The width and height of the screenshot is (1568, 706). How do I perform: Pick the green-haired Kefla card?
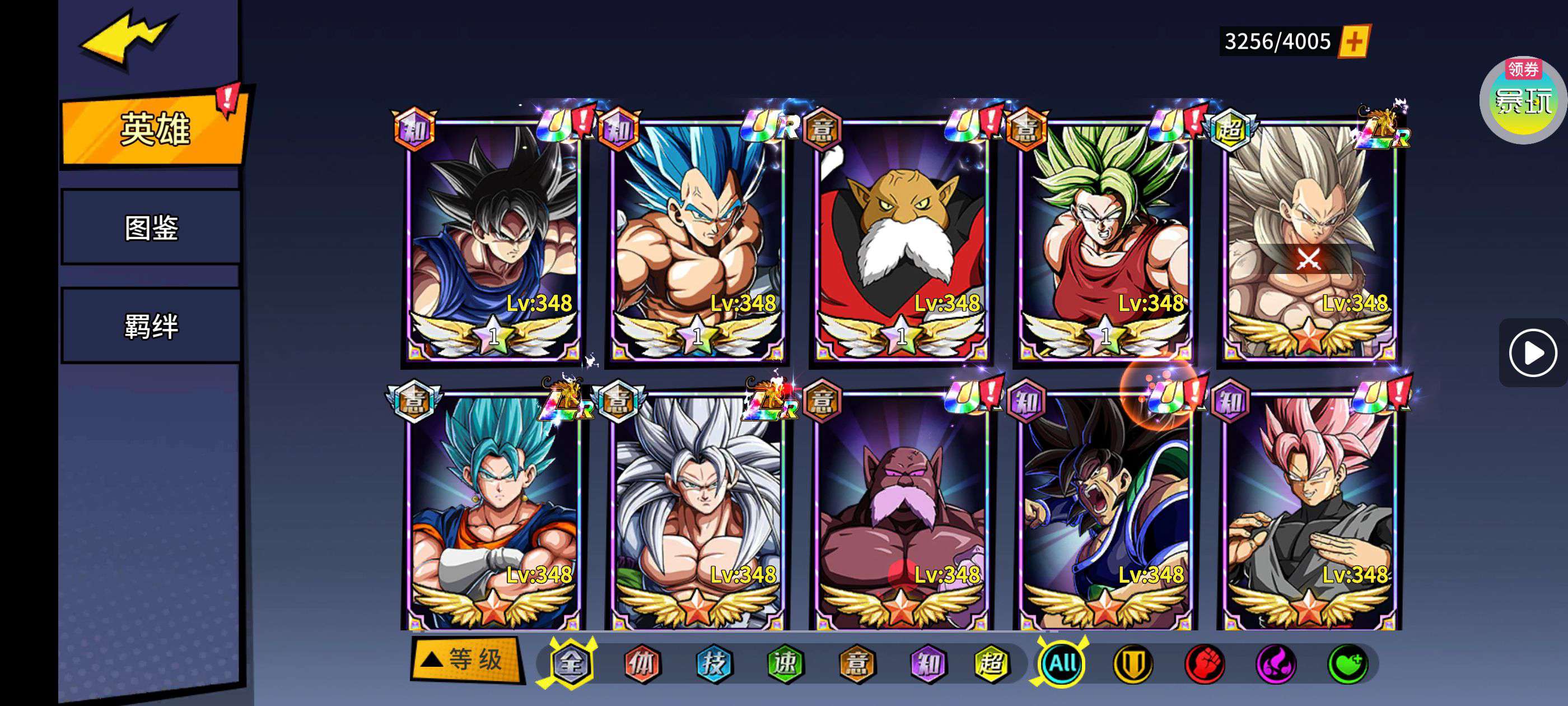tap(1105, 240)
